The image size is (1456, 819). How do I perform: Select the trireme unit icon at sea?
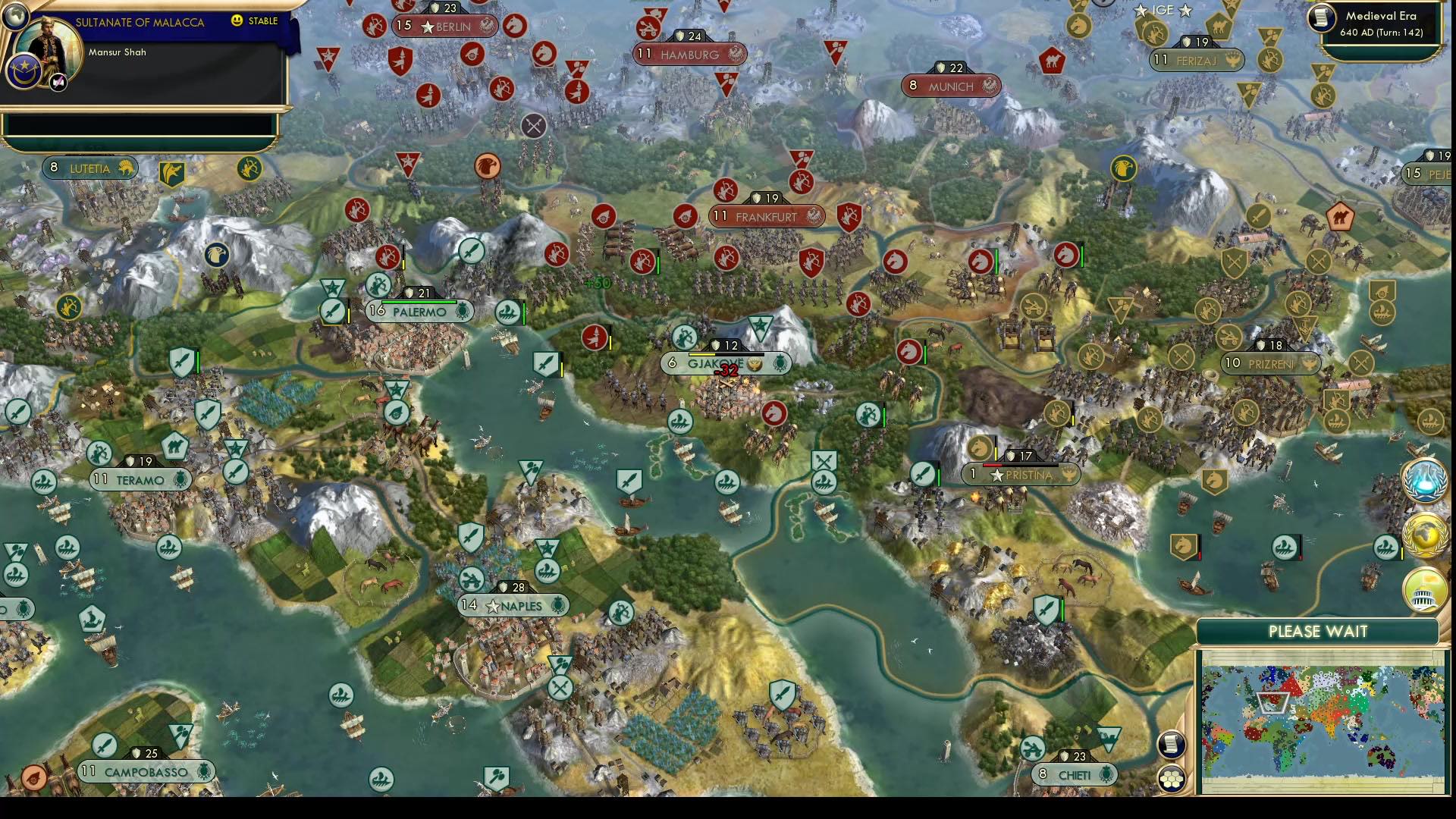tap(680, 421)
